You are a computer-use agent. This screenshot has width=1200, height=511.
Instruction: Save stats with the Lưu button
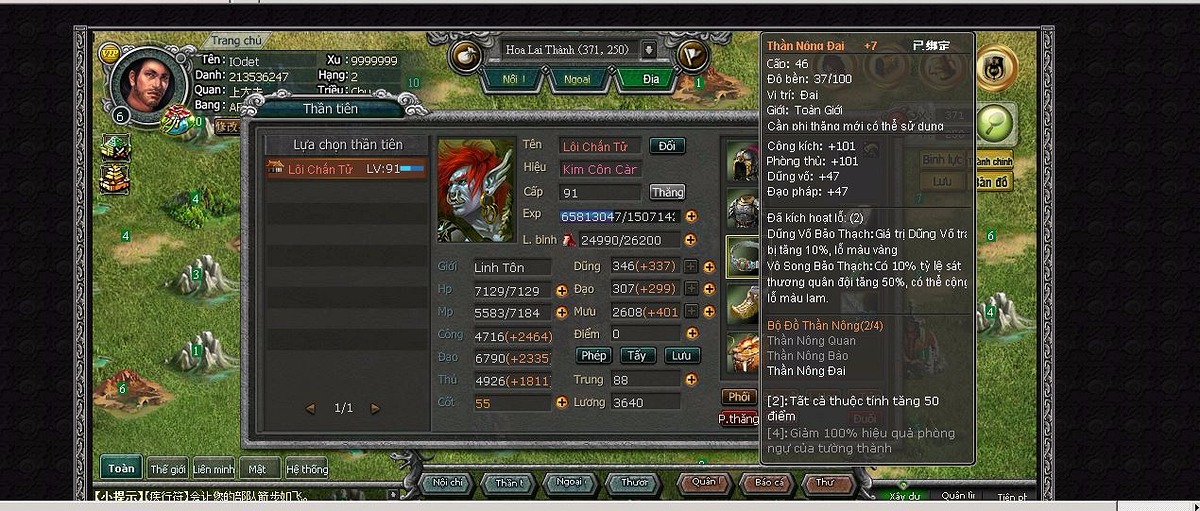[x=681, y=356]
